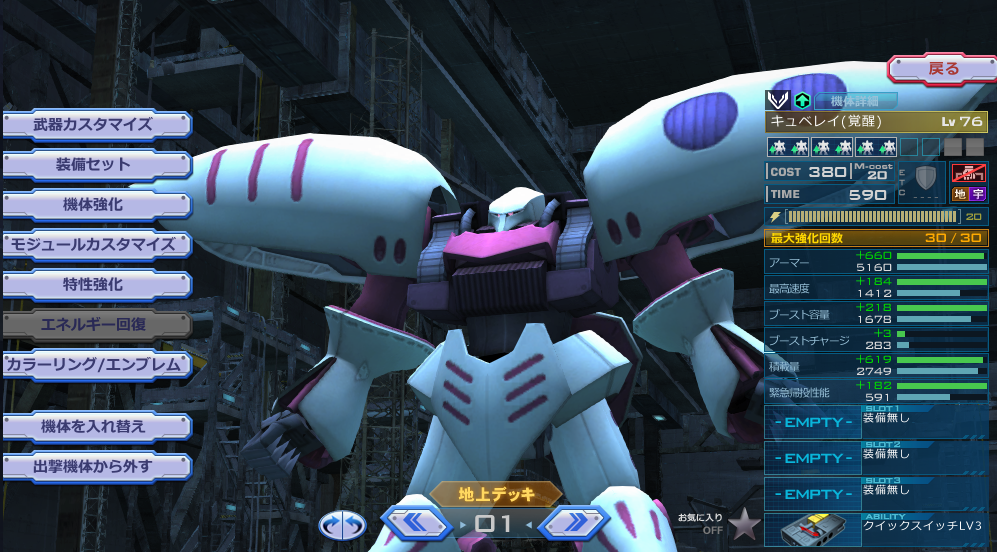Choose モジュールカスタマイズ module customize
Image resolution: width=997 pixels, height=552 pixels.
(94, 244)
